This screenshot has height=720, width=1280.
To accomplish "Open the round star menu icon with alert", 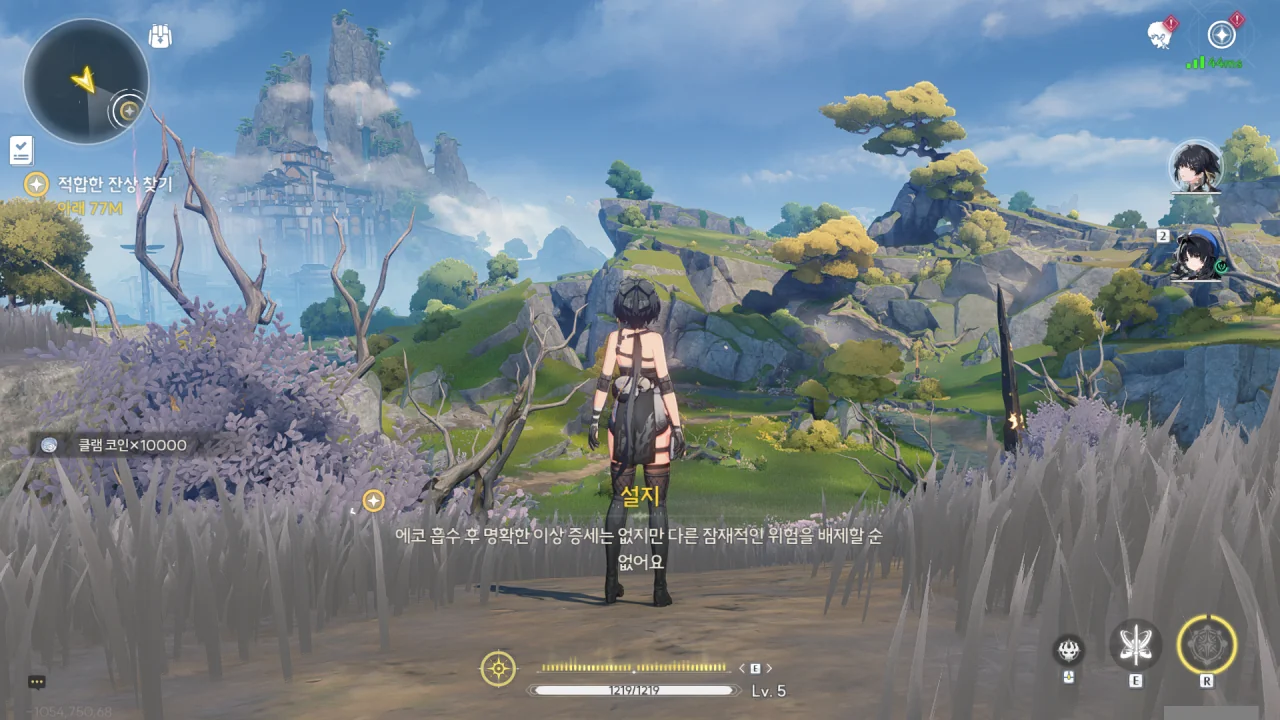I will point(1221,35).
